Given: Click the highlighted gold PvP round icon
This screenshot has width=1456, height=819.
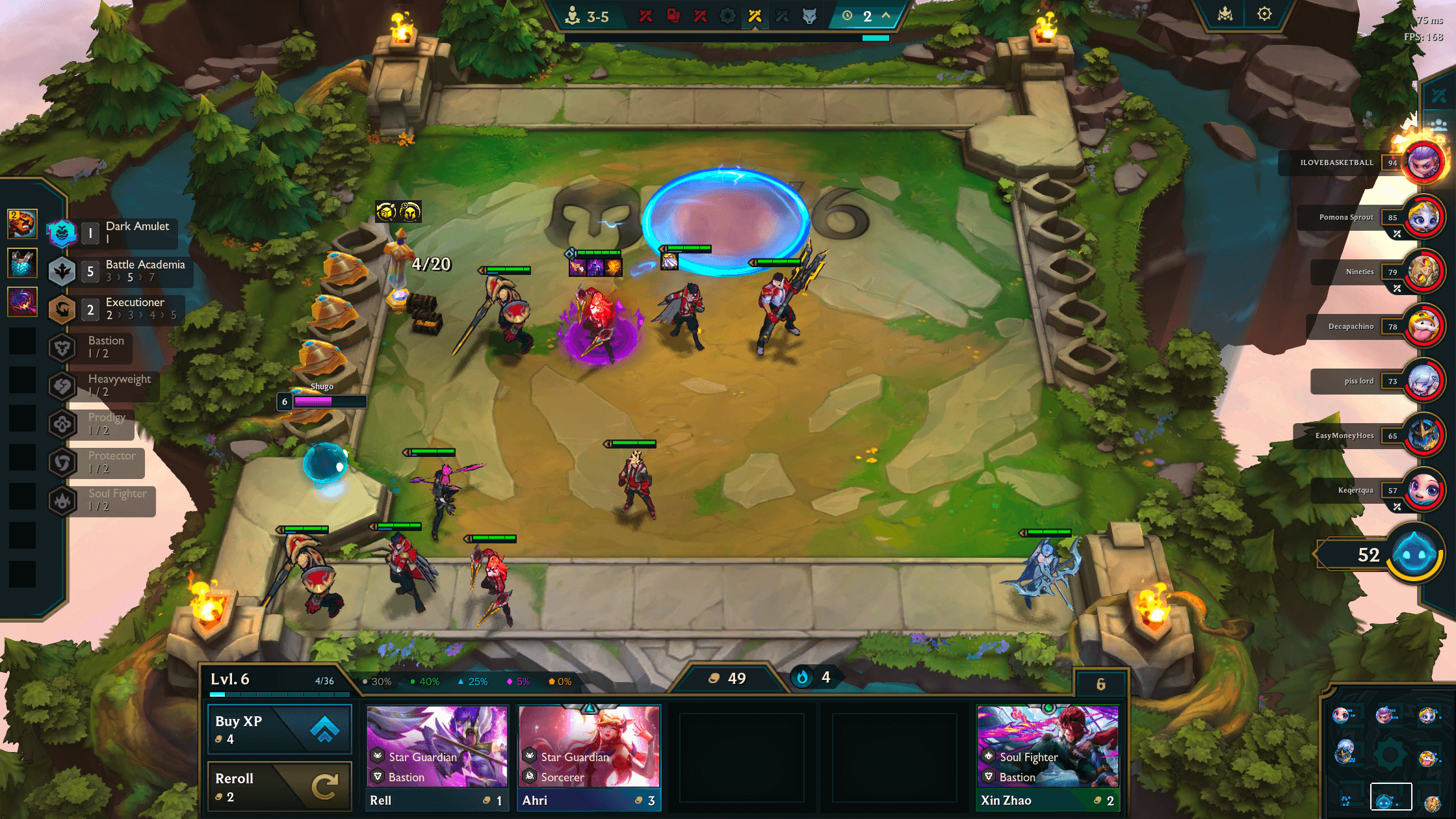Looking at the screenshot, I should 755,16.
